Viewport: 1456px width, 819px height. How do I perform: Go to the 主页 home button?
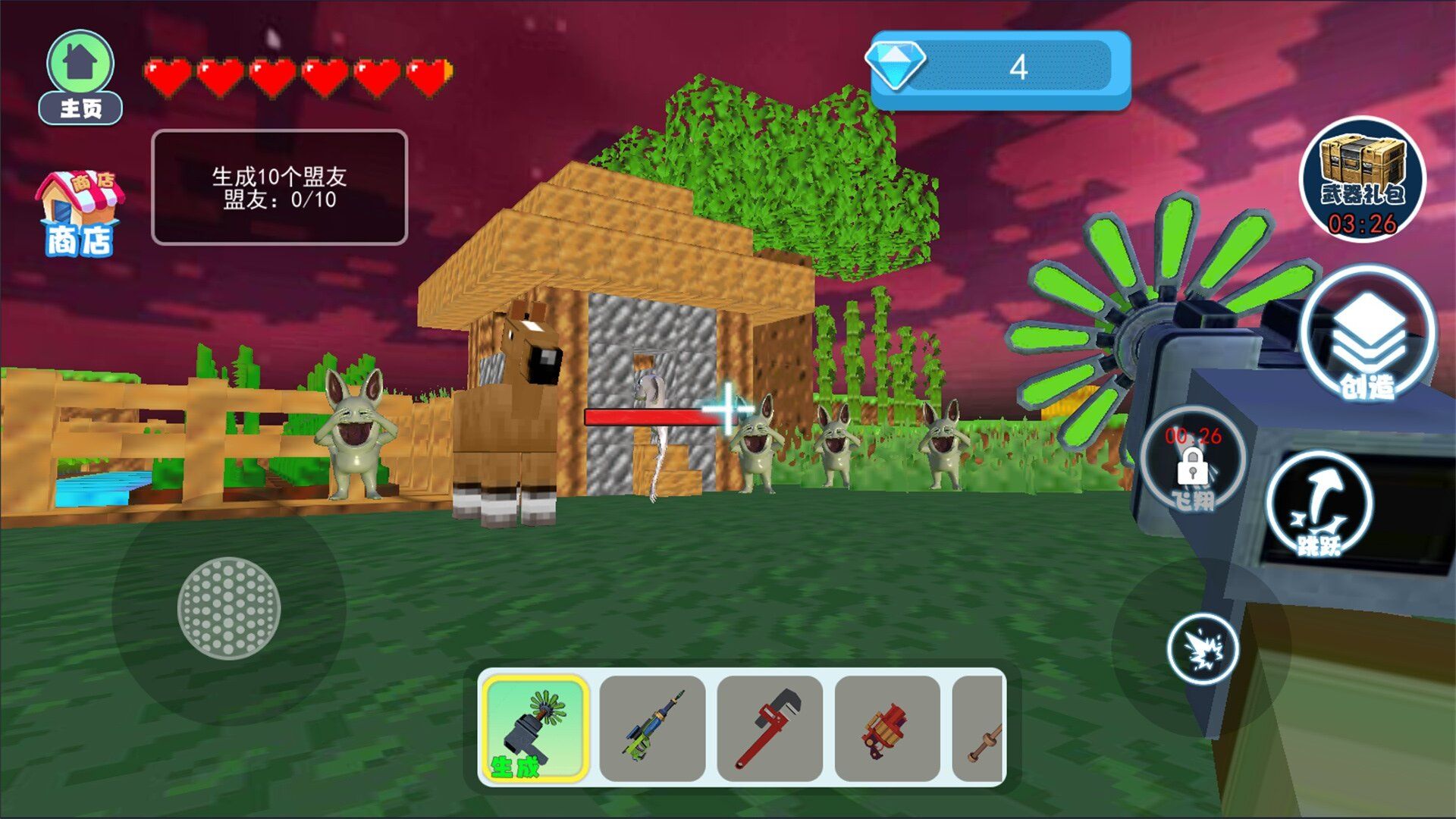(x=80, y=77)
